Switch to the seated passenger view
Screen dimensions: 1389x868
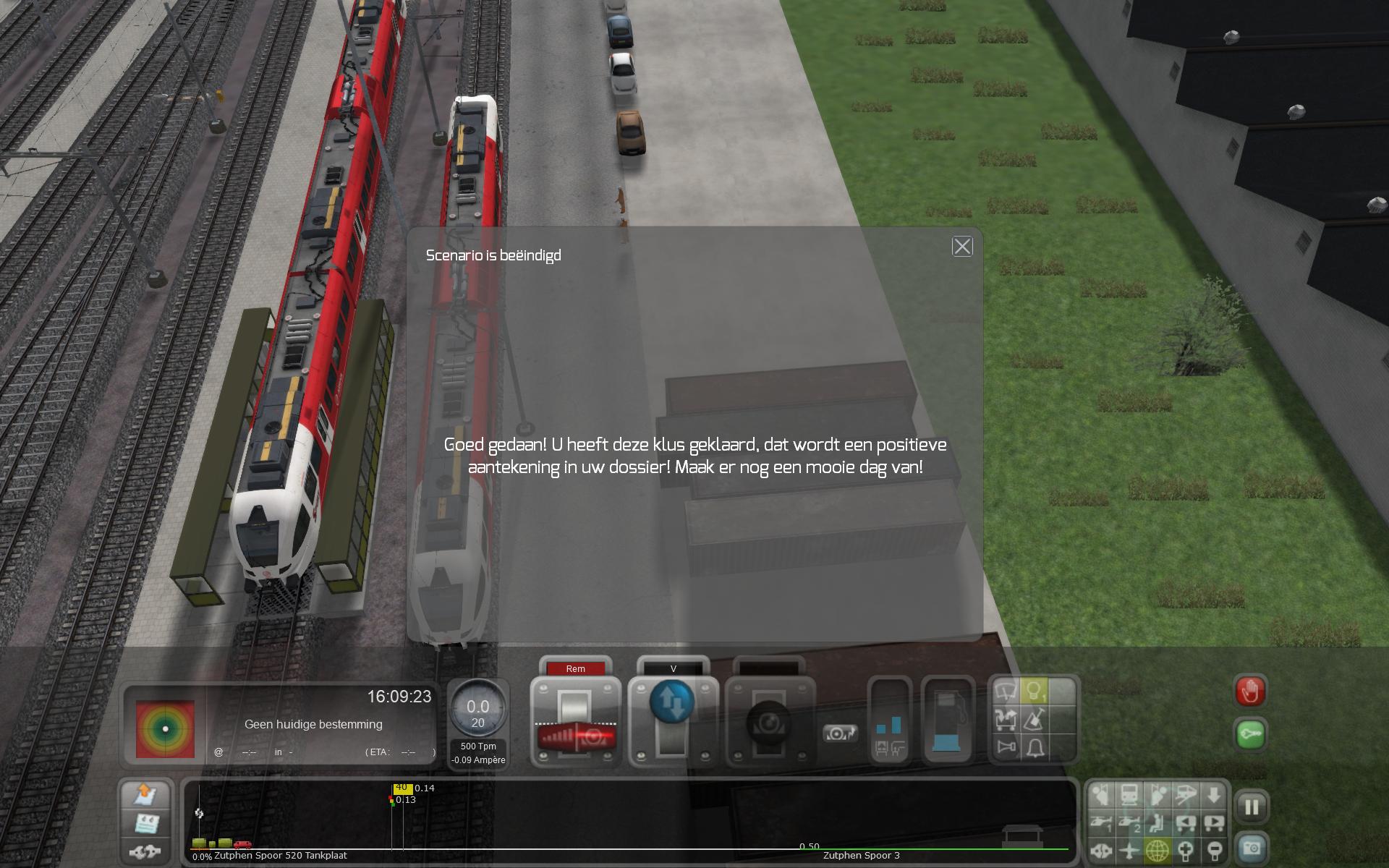[1157, 823]
